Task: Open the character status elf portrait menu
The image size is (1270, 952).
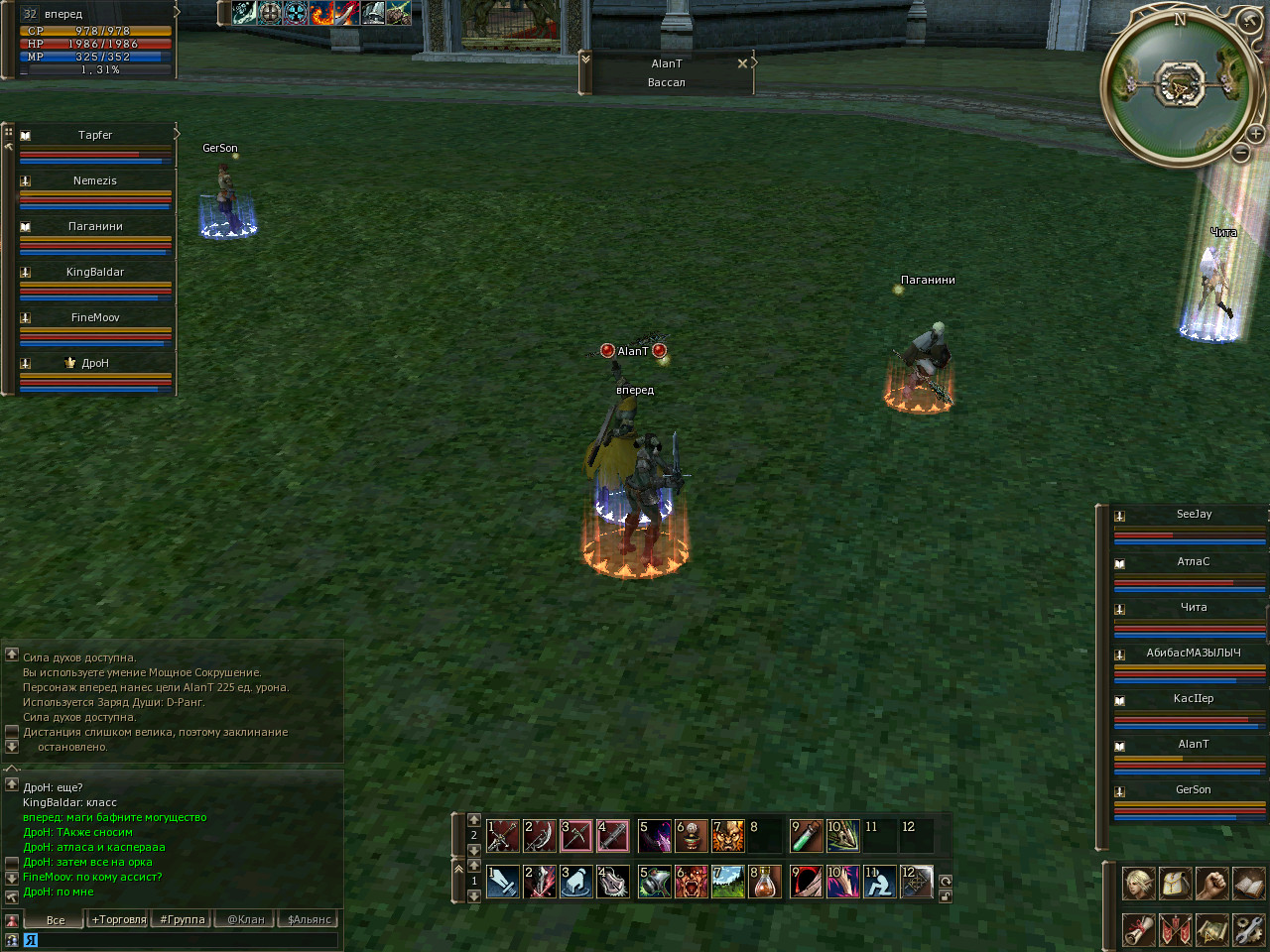Action: point(1138,883)
